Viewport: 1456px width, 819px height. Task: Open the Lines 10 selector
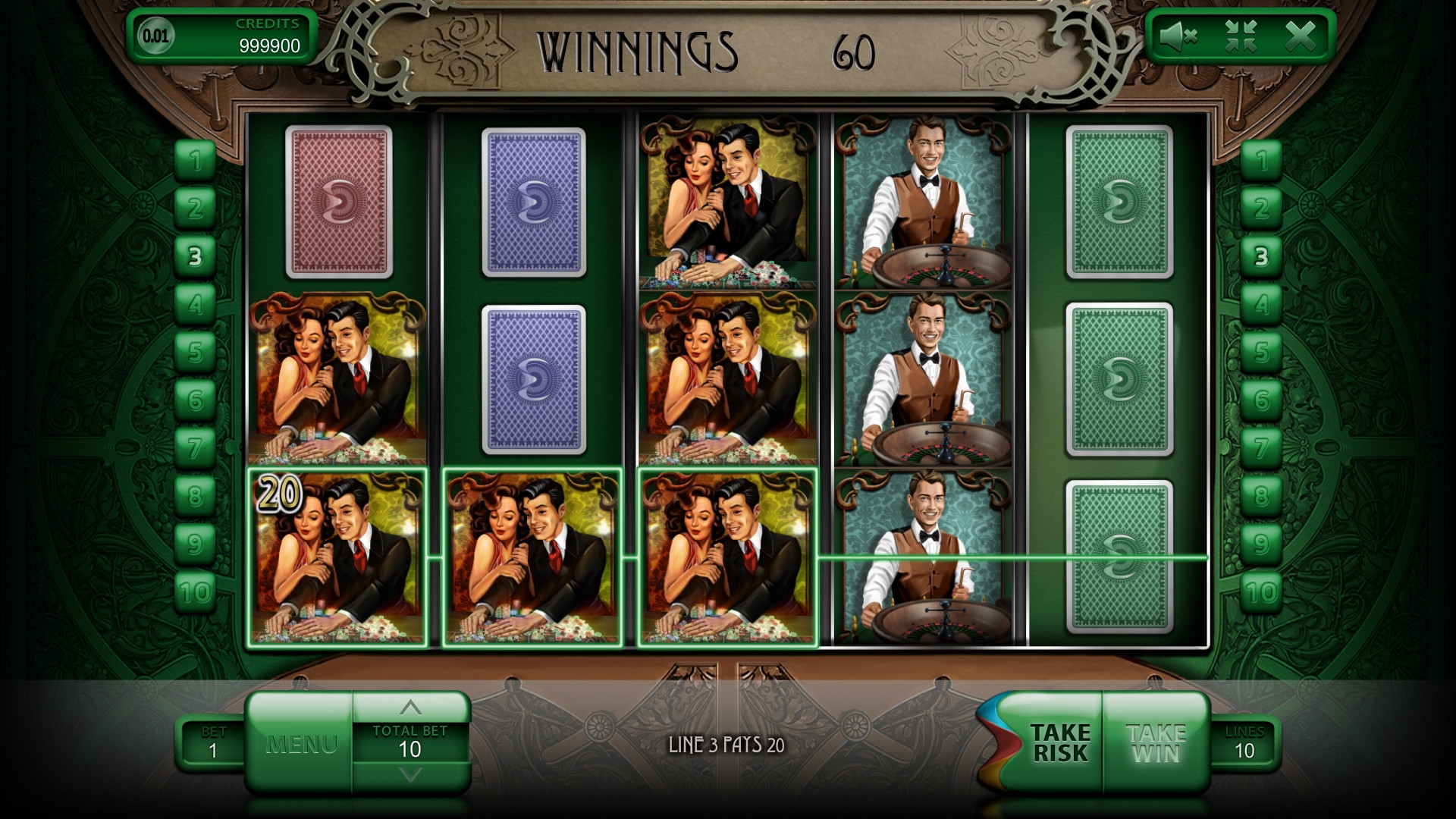[x=1244, y=743]
